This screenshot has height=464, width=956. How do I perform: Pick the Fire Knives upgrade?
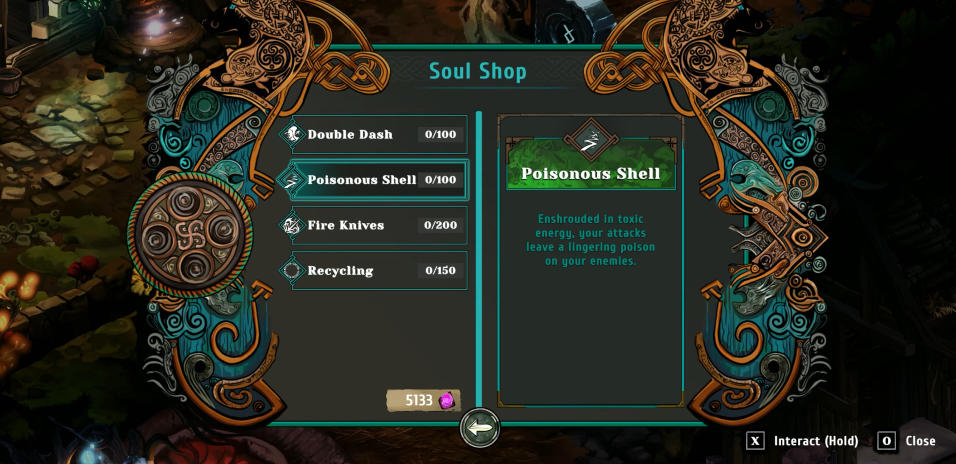point(372,226)
